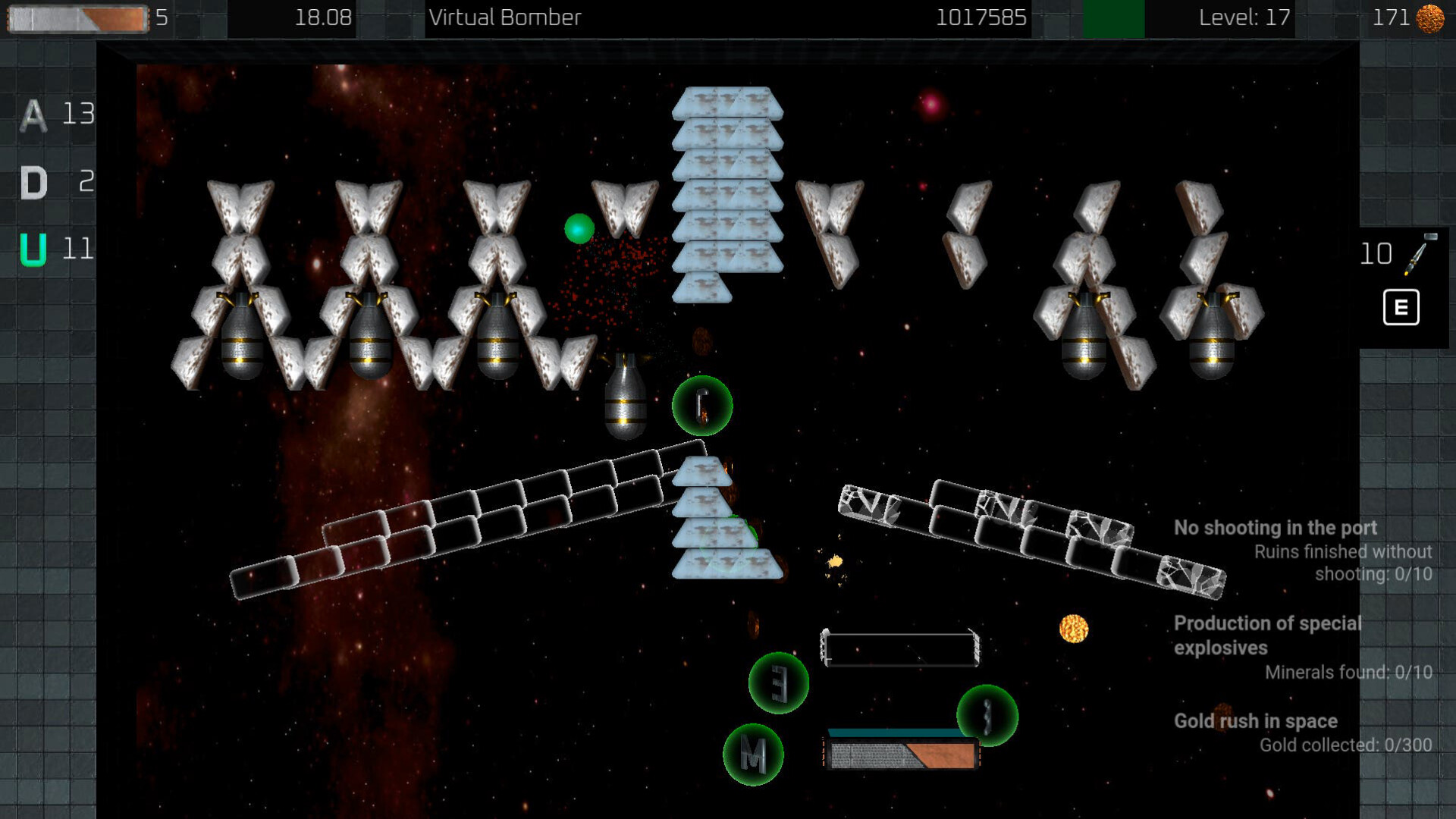
Task: Activate the rocket weapon icon
Action: pyautogui.click(x=1420, y=254)
